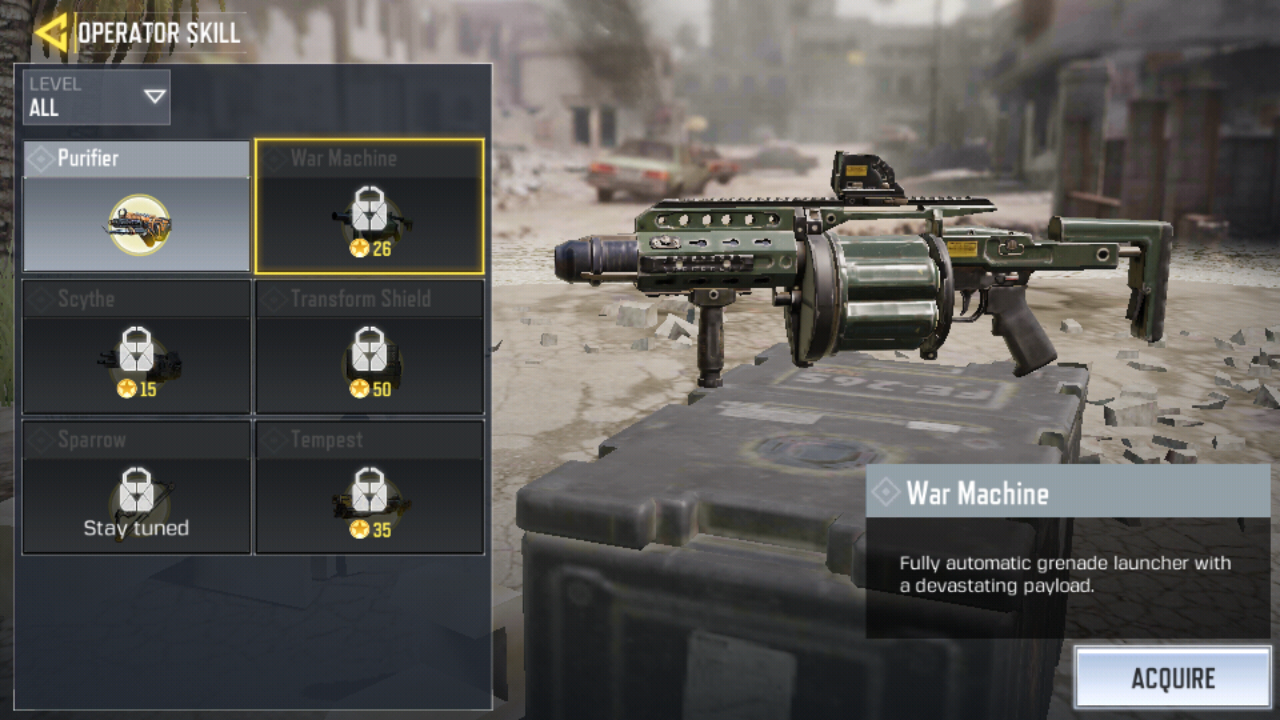The height and width of the screenshot is (720, 1280).
Task: Click the ACQUIRE button
Action: pyautogui.click(x=1172, y=678)
